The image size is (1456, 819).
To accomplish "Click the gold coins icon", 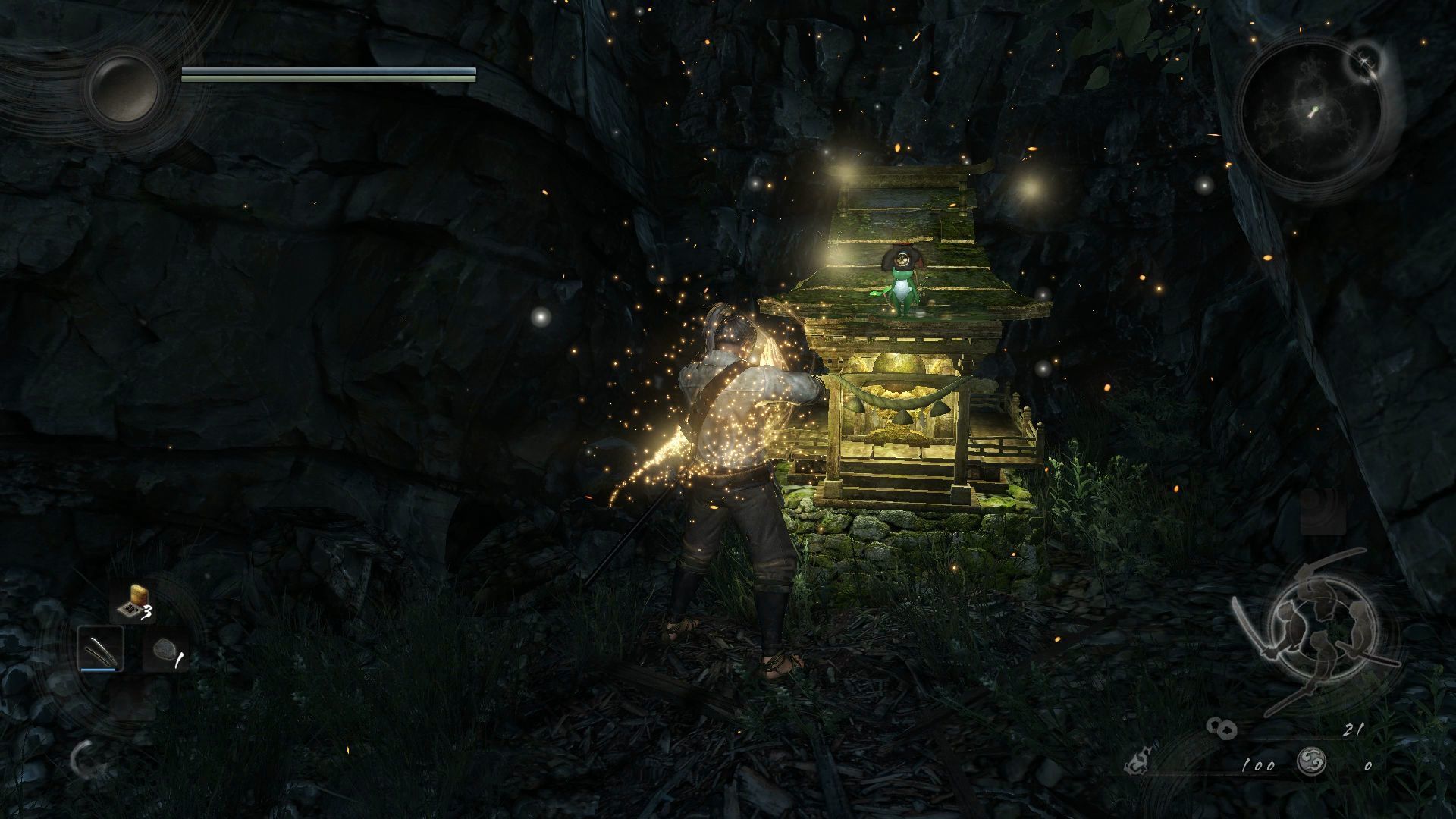I will click(1222, 730).
